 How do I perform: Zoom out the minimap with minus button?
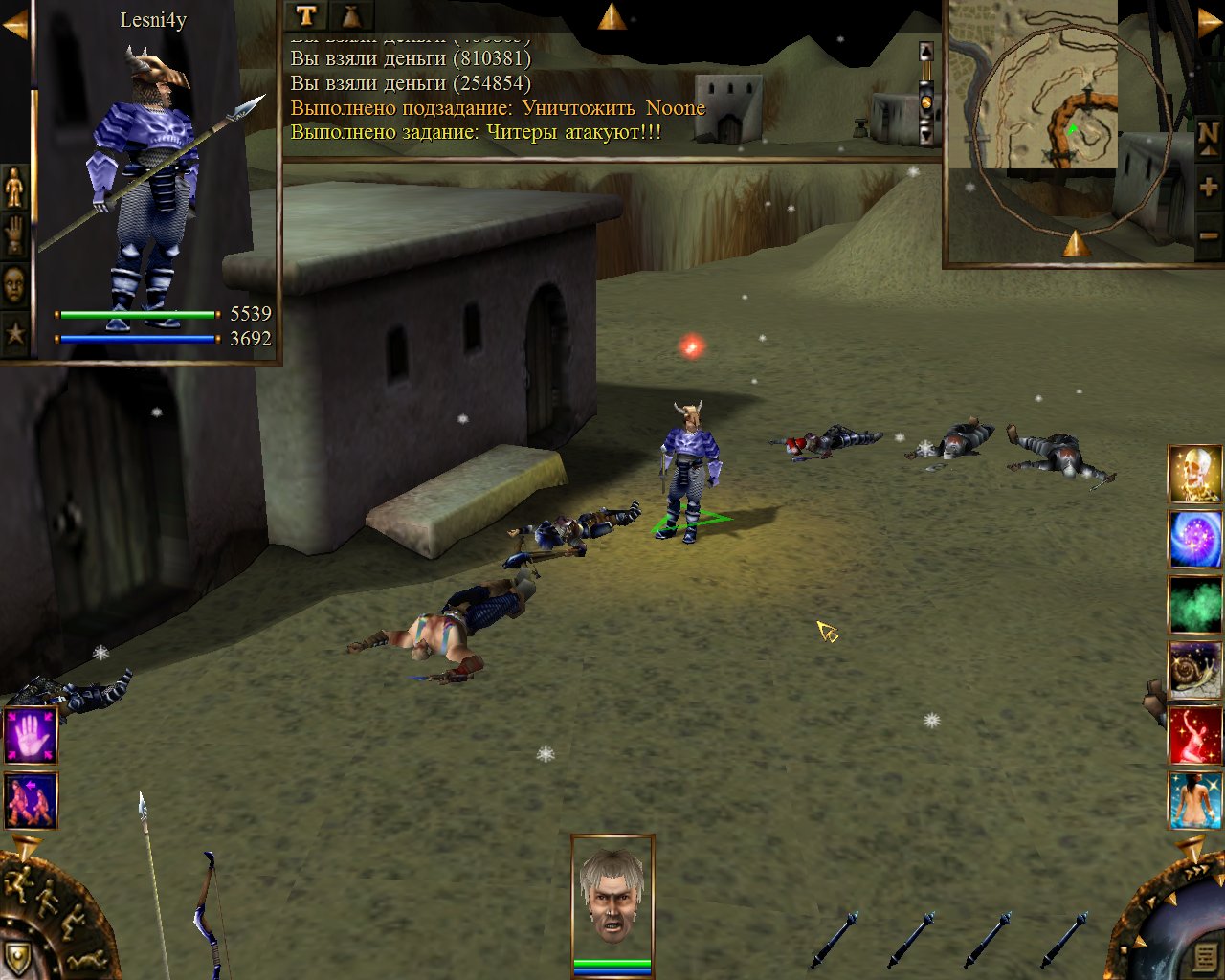pos(1208,235)
